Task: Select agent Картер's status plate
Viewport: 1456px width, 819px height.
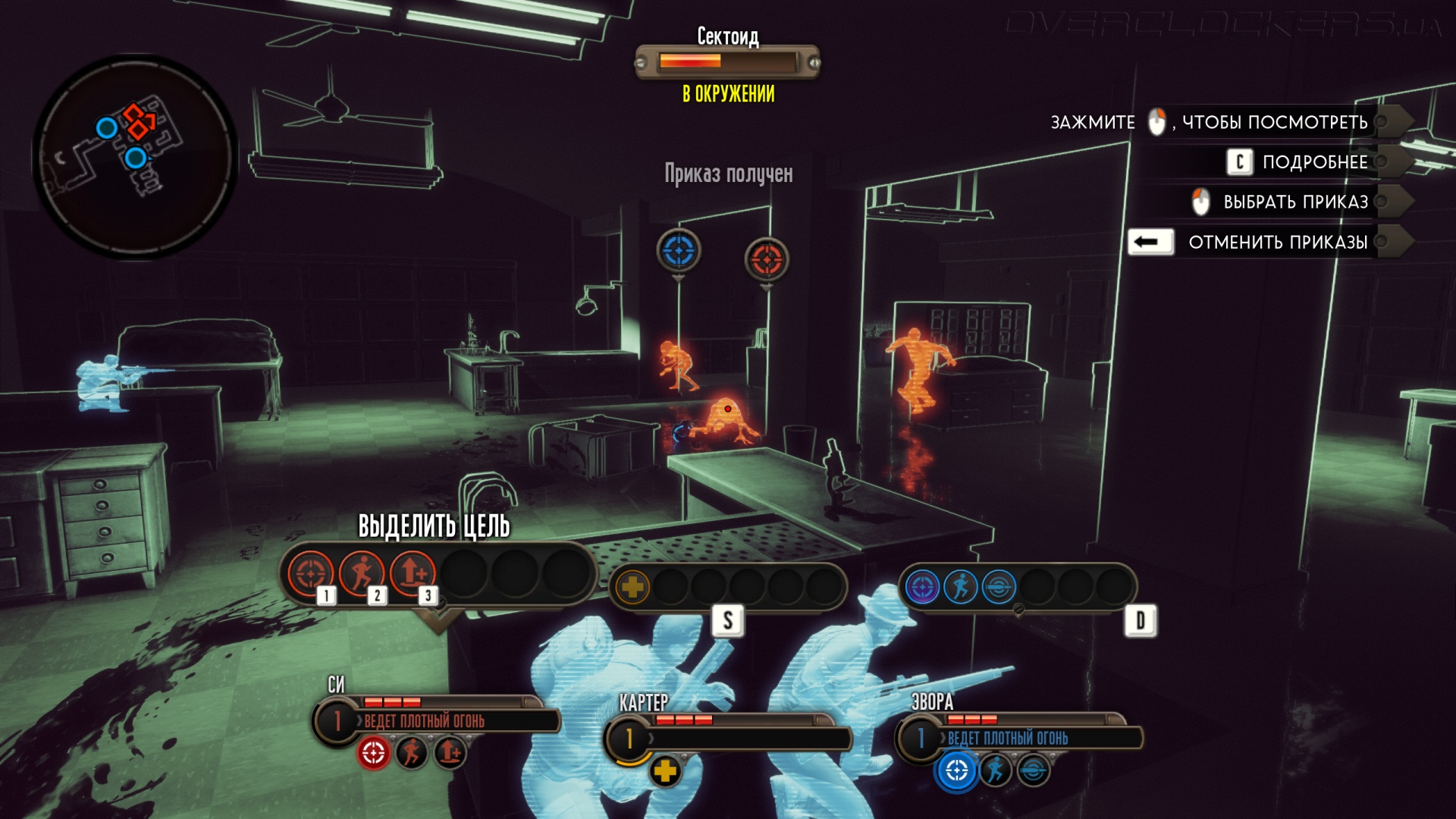Action: 728,736
